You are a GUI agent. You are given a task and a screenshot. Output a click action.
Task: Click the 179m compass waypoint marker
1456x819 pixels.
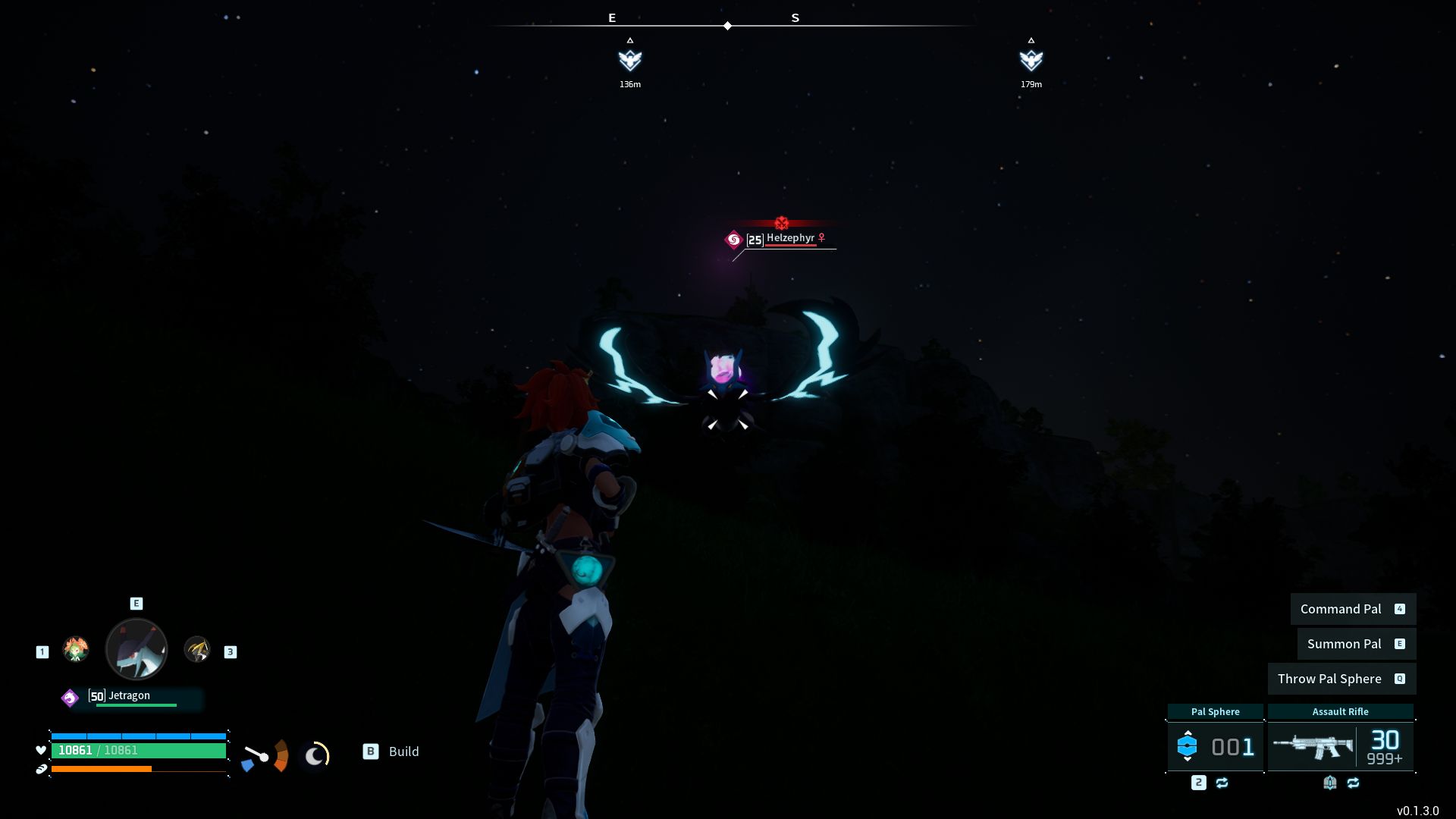click(1031, 60)
